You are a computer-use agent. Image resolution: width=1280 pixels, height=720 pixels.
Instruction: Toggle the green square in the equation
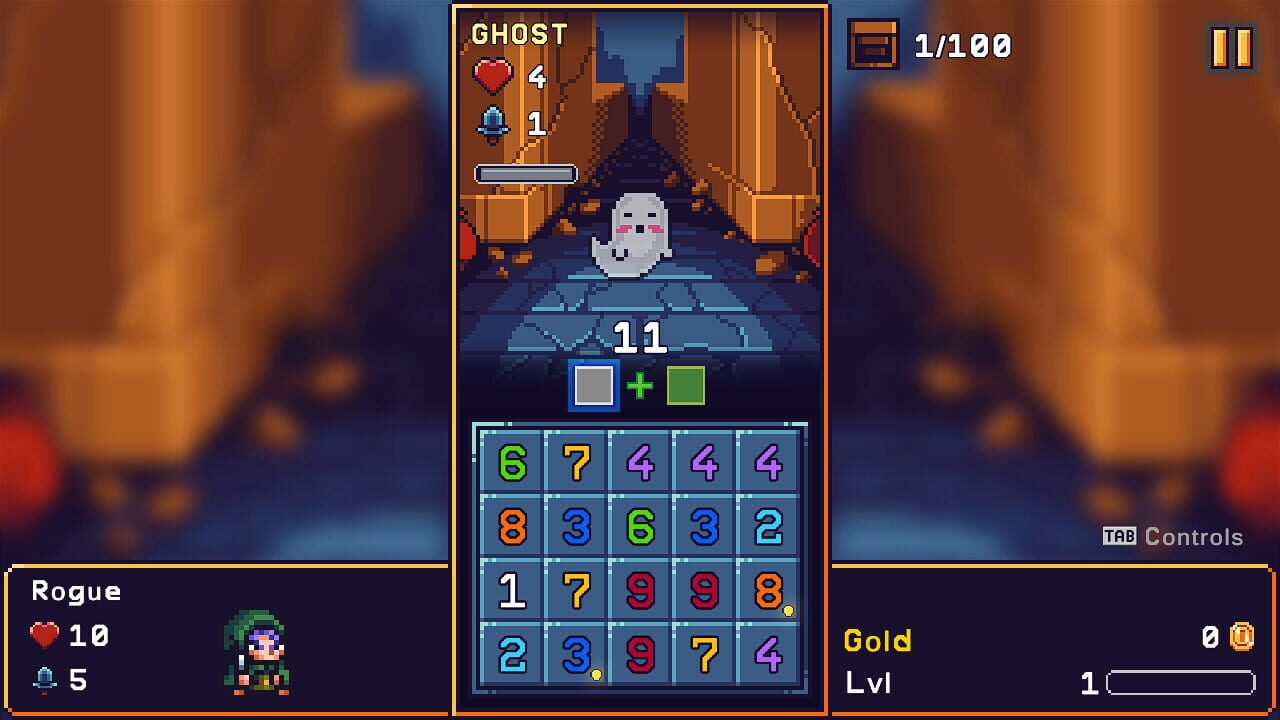[686, 384]
